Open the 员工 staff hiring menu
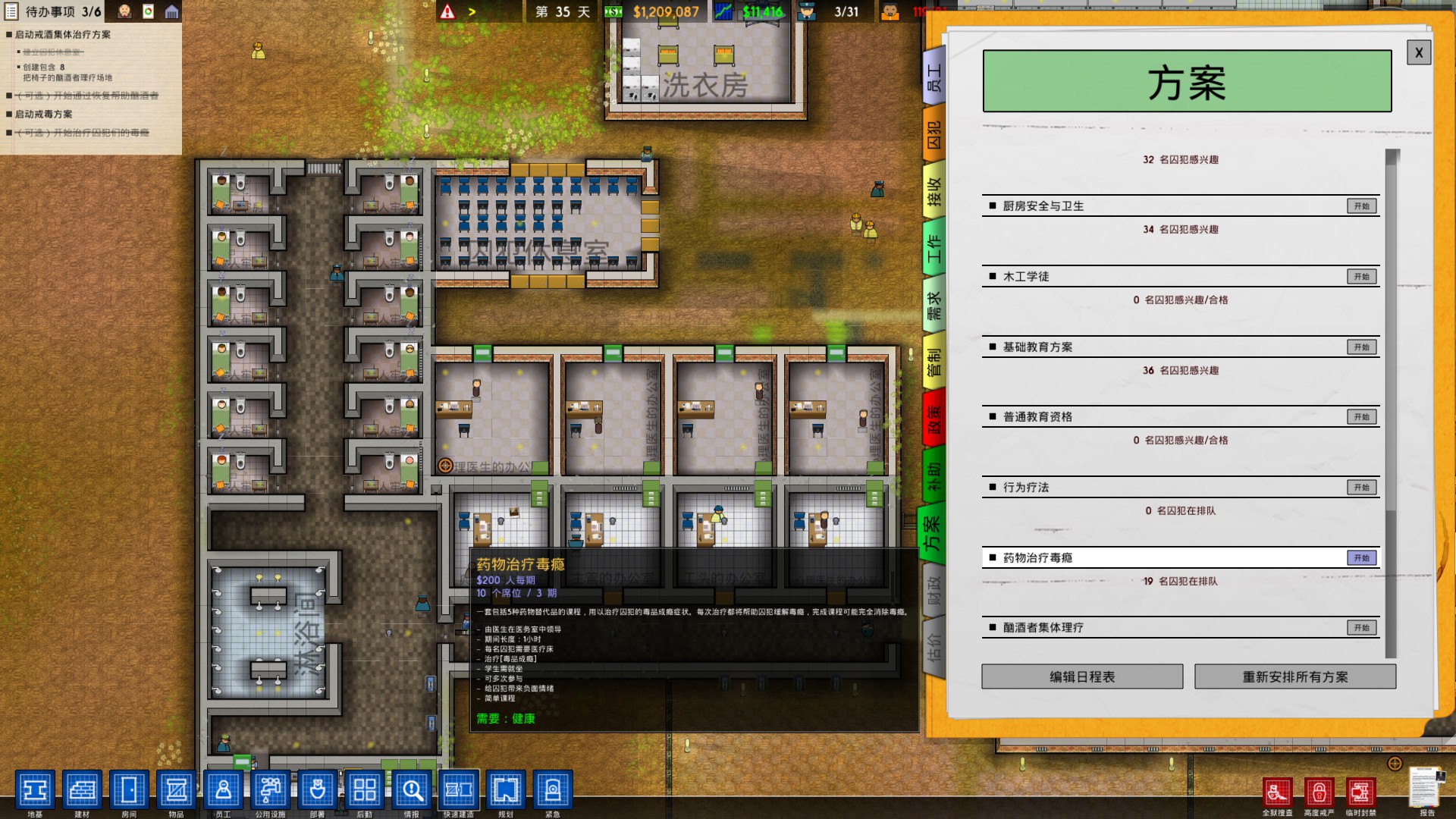 click(x=224, y=790)
